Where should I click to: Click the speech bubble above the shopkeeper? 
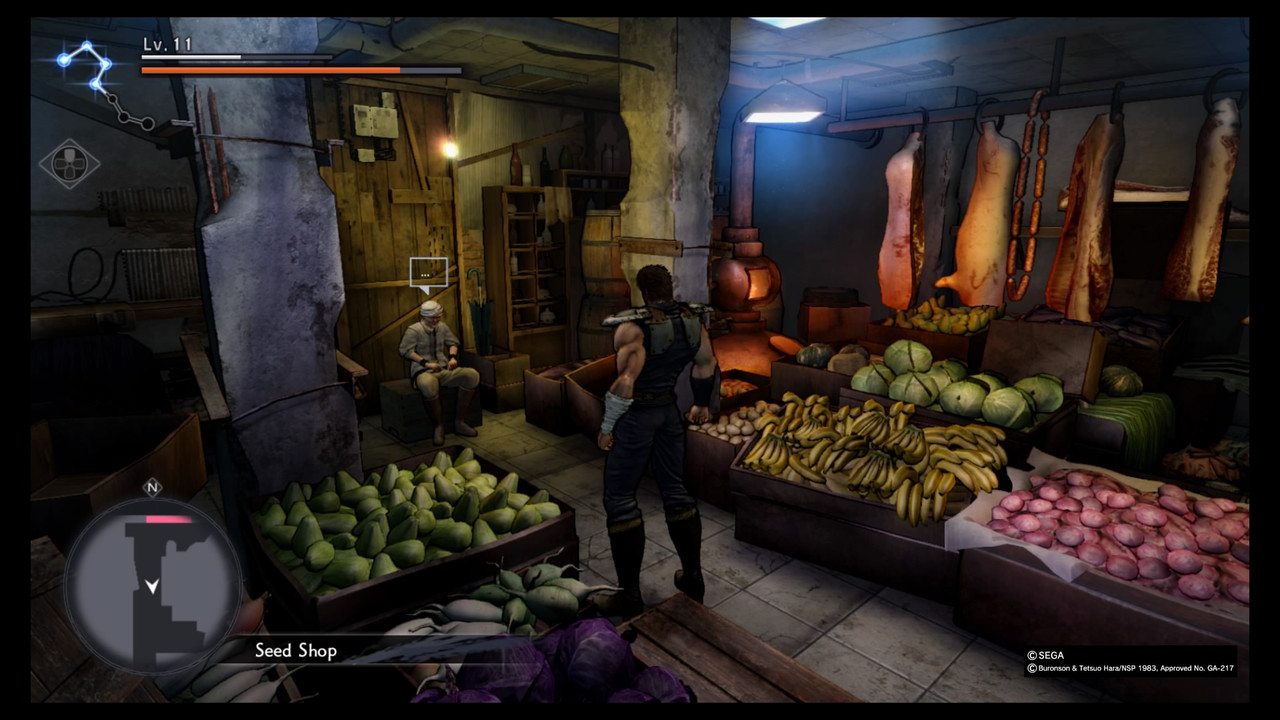pyautogui.click(x=426, y=273)
